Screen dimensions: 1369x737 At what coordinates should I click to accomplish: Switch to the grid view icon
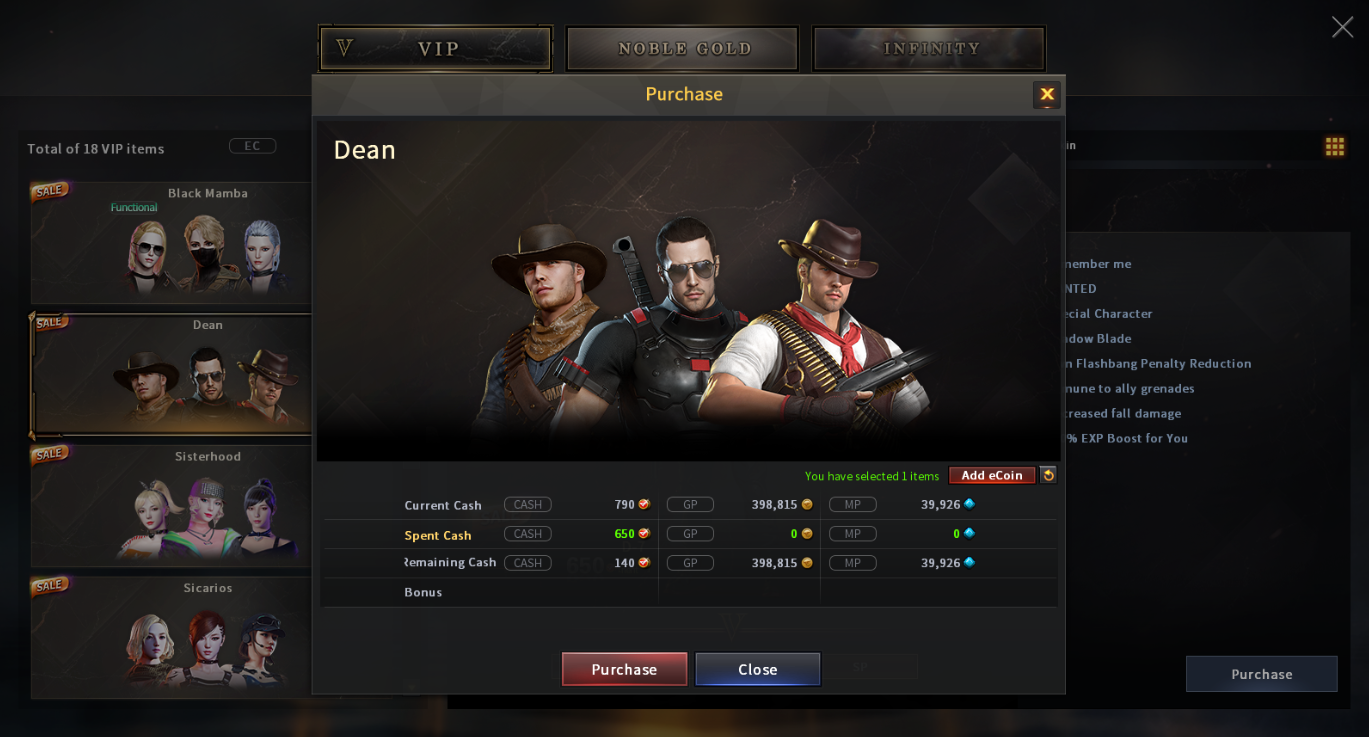1334,147
